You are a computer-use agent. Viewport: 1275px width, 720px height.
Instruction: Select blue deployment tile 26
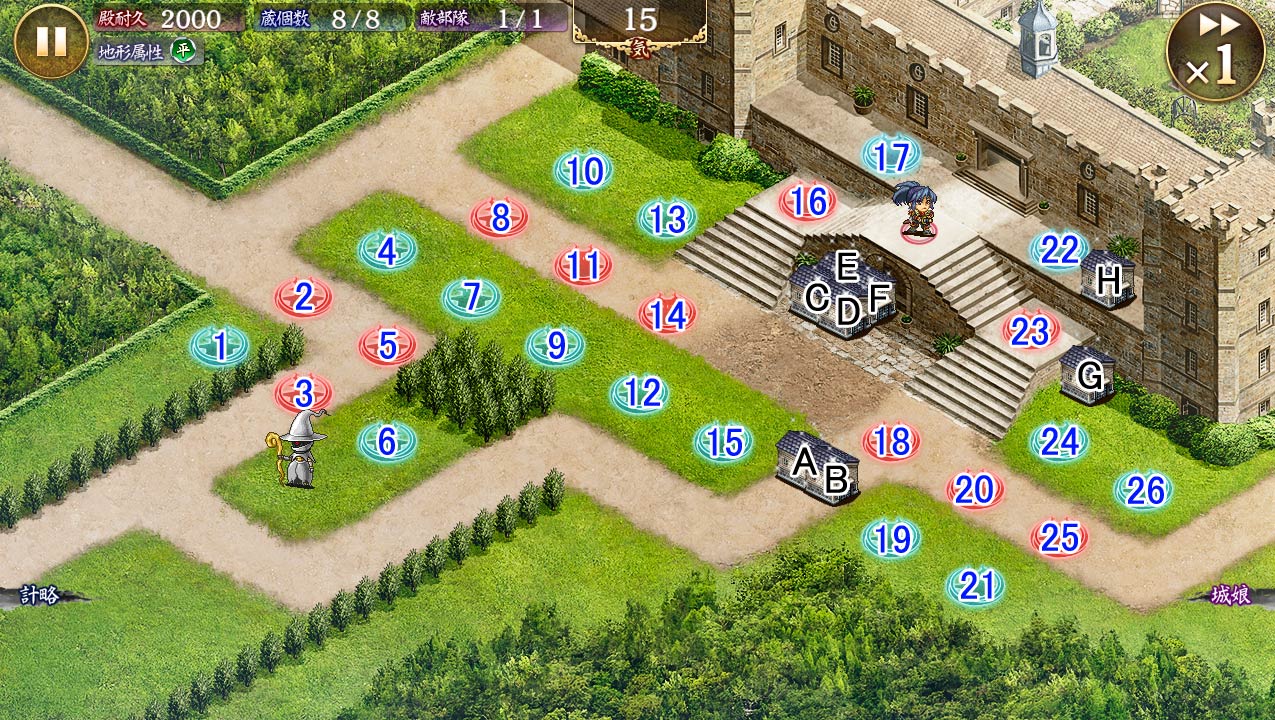point(1143,490)
